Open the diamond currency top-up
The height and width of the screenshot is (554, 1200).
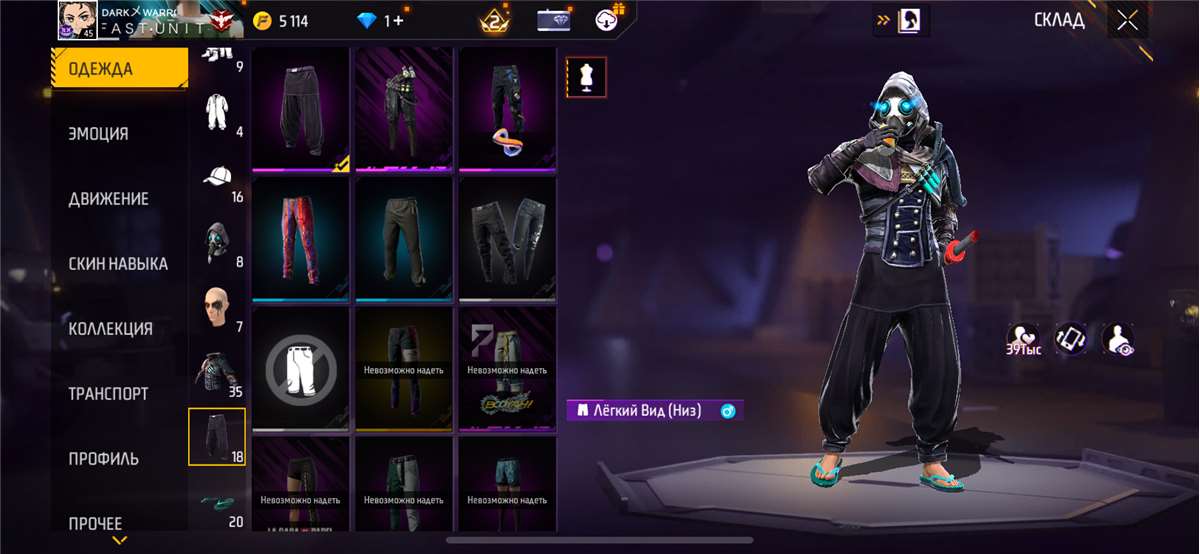382,21
